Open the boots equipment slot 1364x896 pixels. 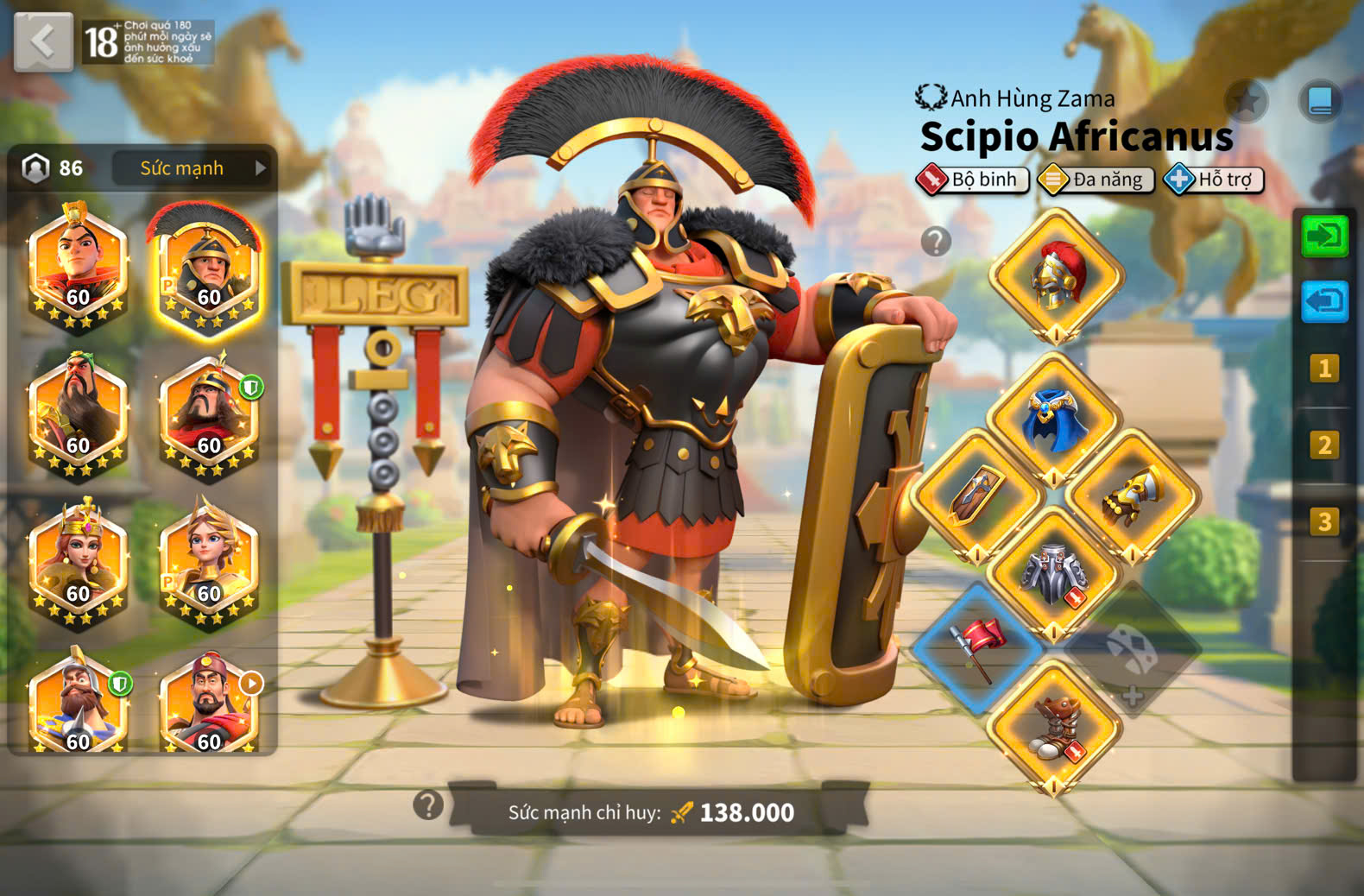[1054, 727]
